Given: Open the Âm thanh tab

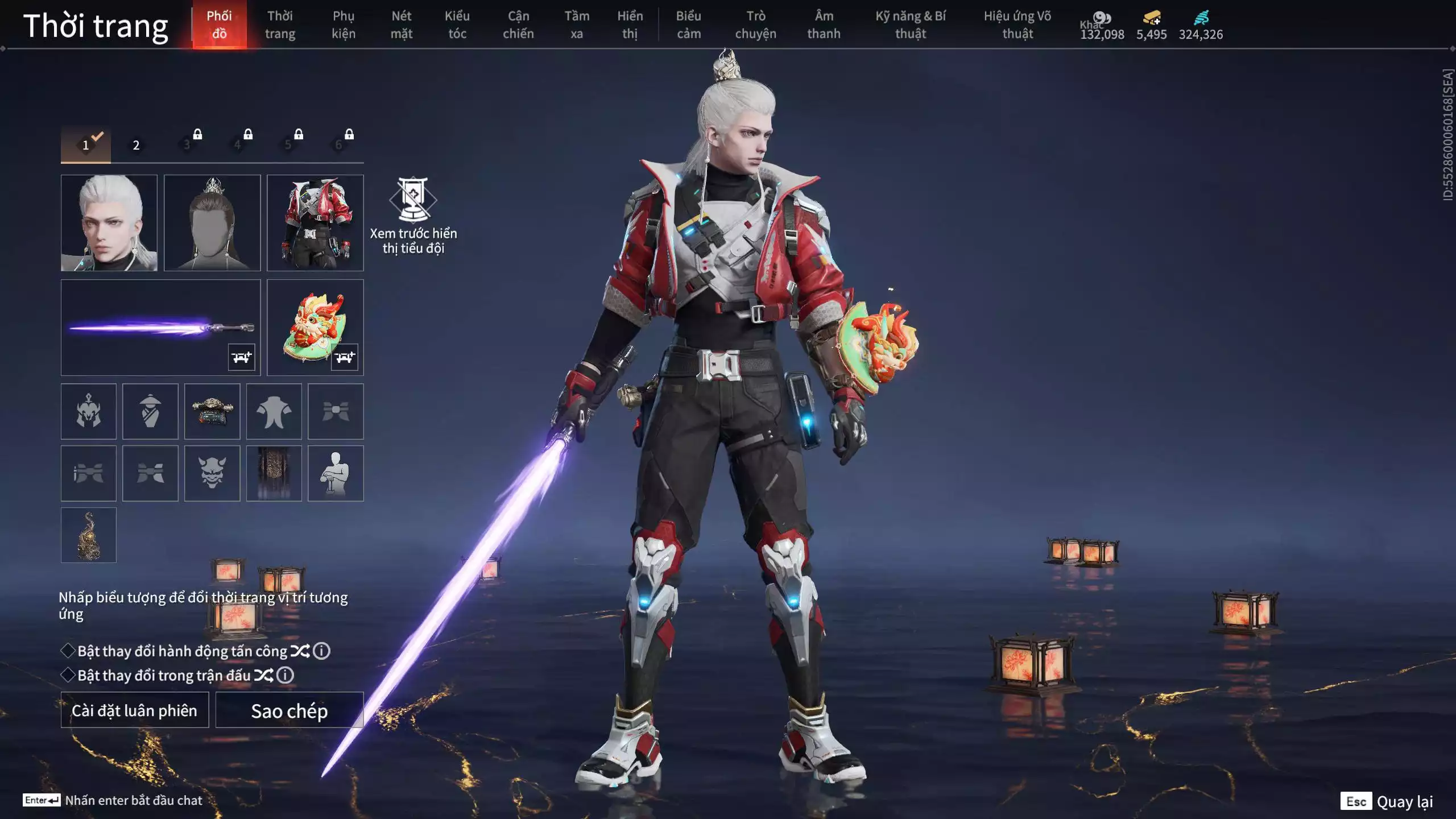Looking at the screenshot, I should point(824,25).
